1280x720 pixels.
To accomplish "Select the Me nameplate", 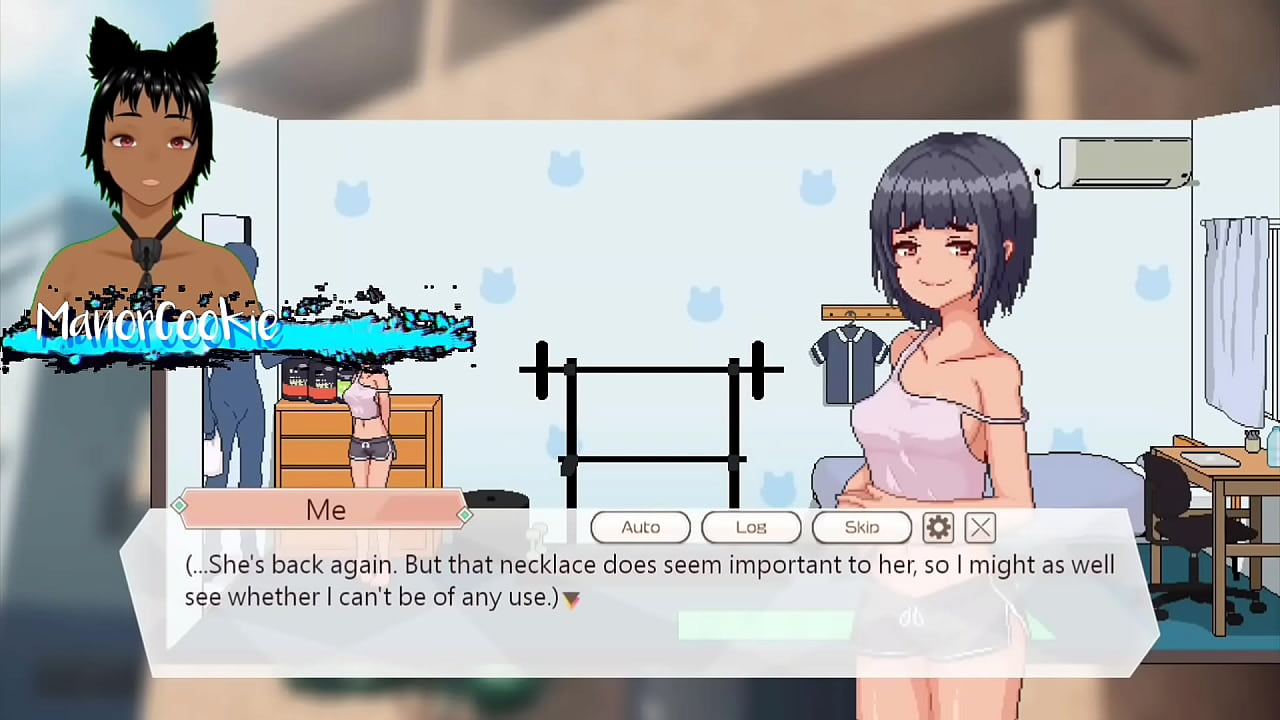I will point(325,510).
